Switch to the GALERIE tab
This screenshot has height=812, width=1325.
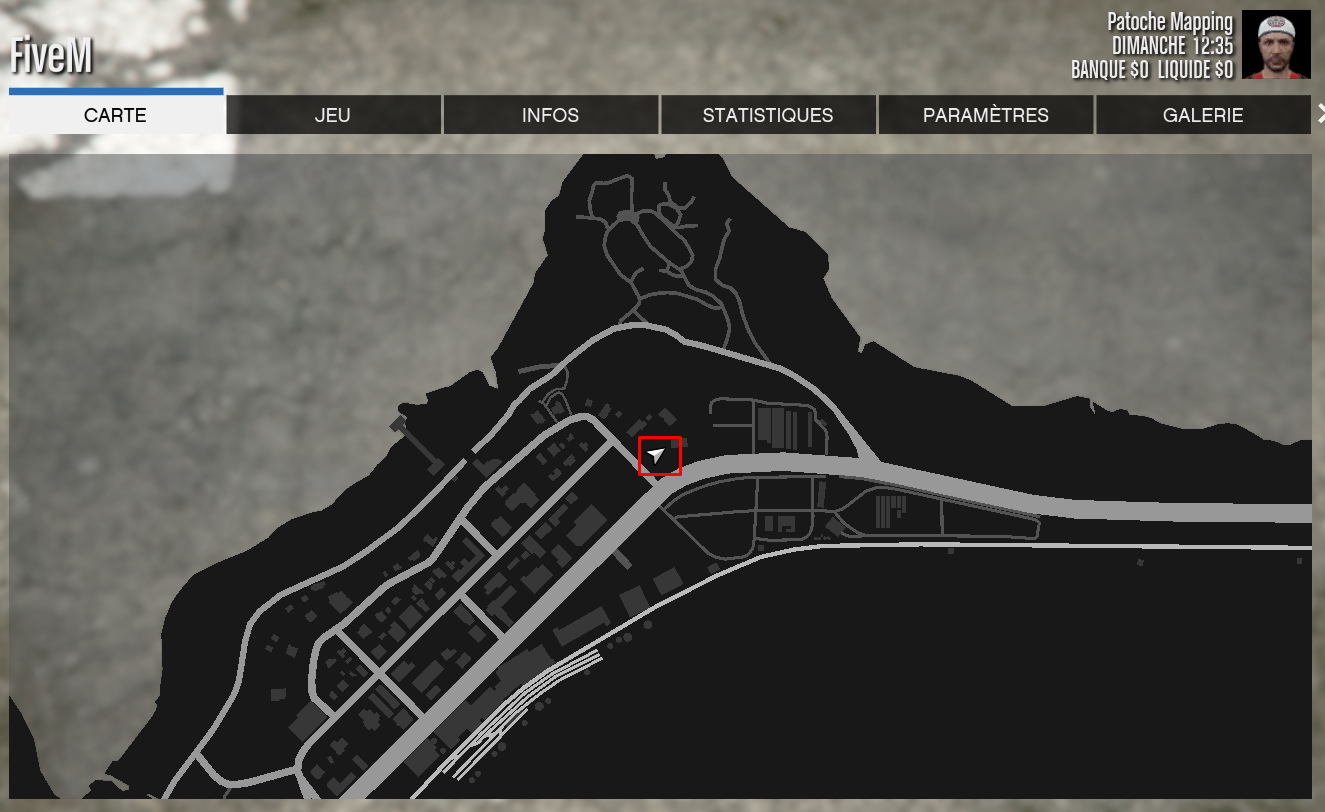coord(1203,115)
